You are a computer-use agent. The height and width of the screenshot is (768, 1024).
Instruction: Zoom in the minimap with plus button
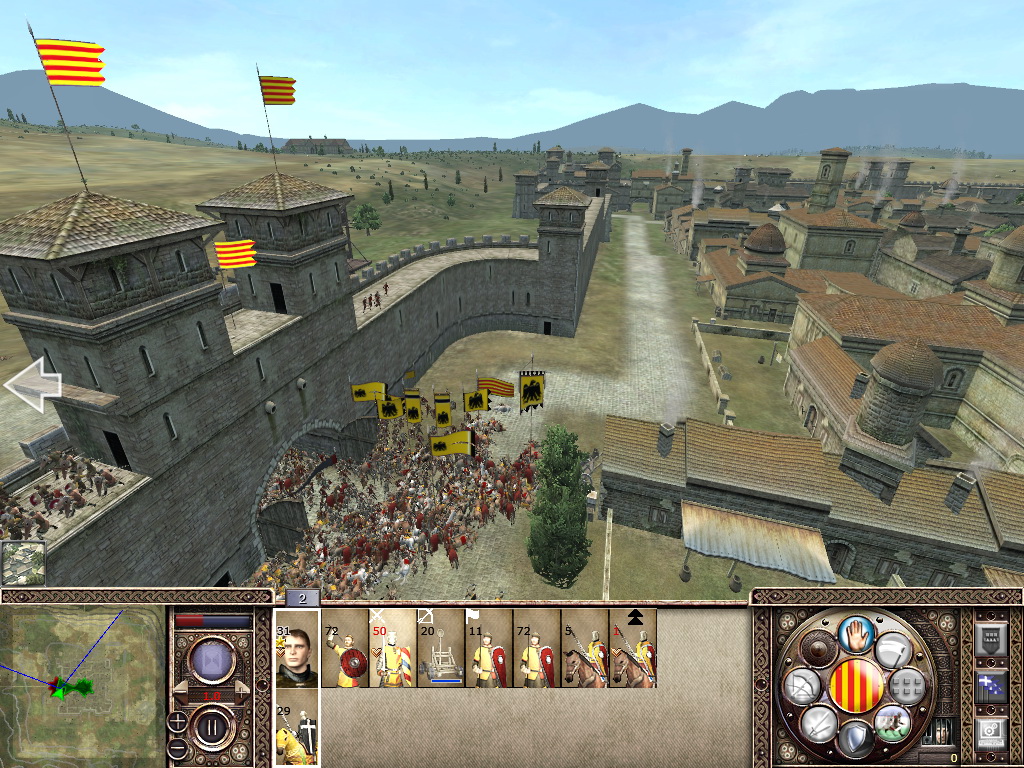(x=176, y=719)
